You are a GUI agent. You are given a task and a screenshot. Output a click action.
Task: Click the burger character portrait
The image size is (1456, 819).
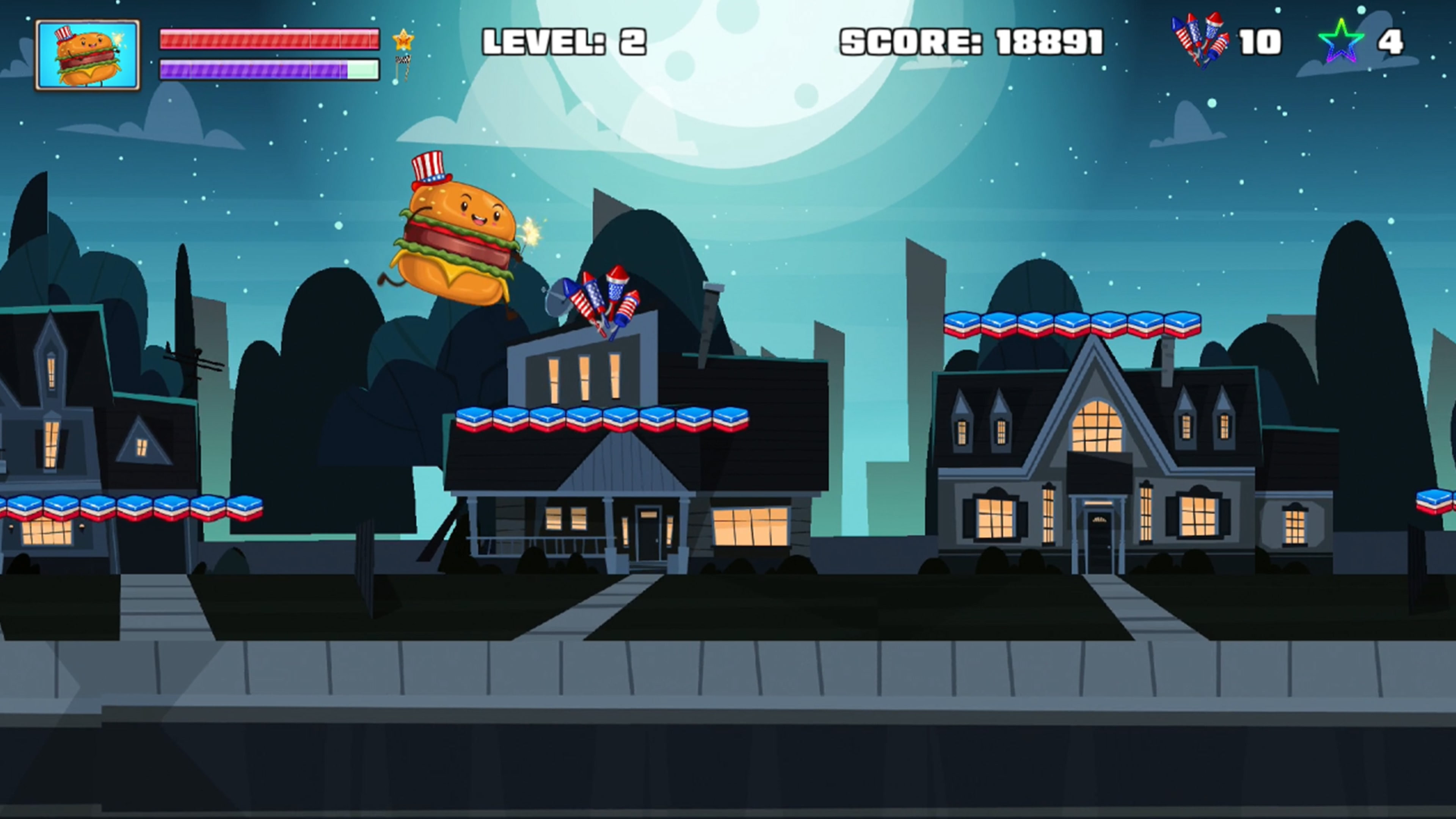88,55
